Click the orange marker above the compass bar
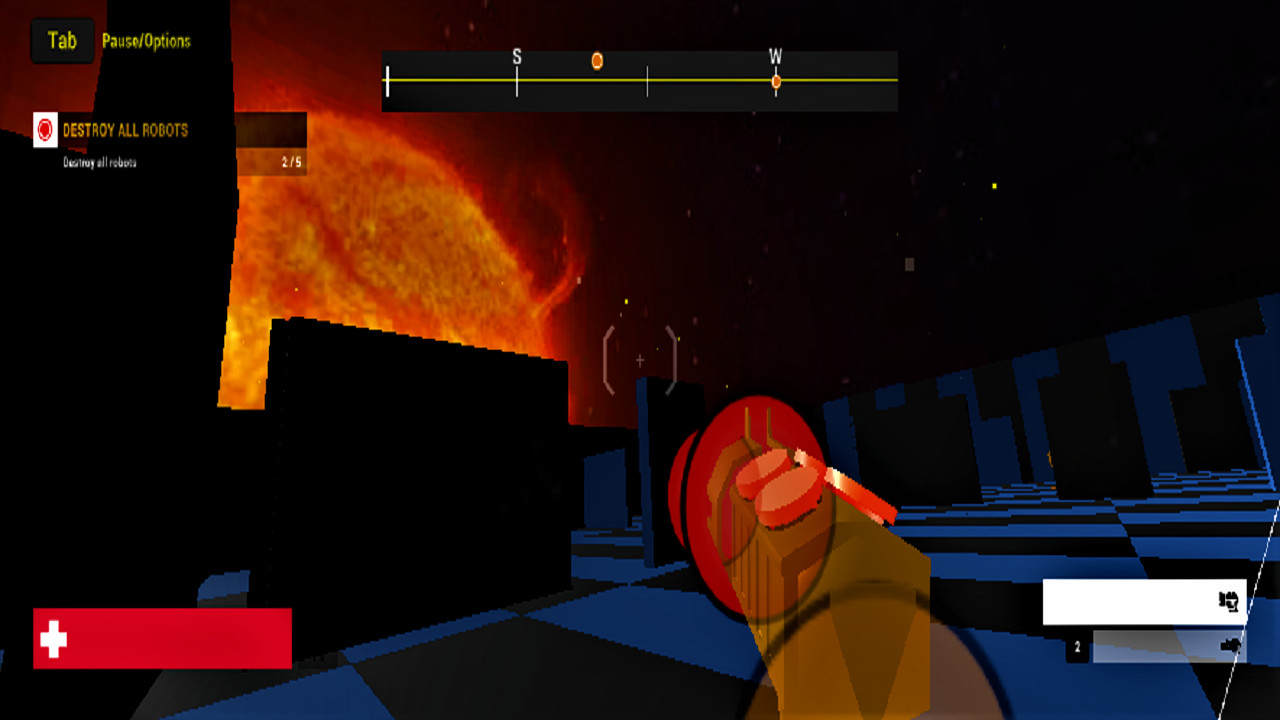Viewport: 1280px width, 720px height. click(x=597, y=61)
